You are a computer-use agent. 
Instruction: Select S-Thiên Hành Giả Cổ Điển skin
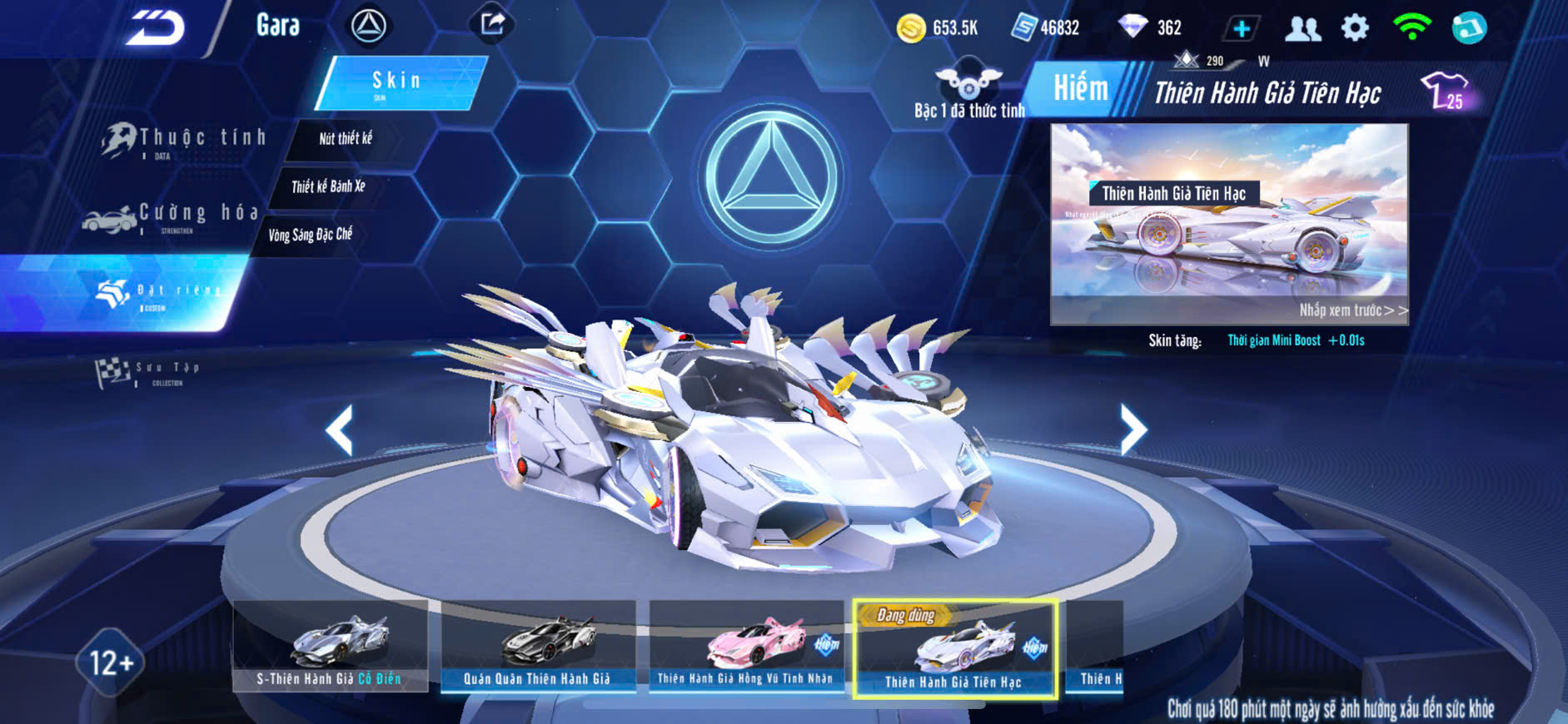[x=330, y=647]
